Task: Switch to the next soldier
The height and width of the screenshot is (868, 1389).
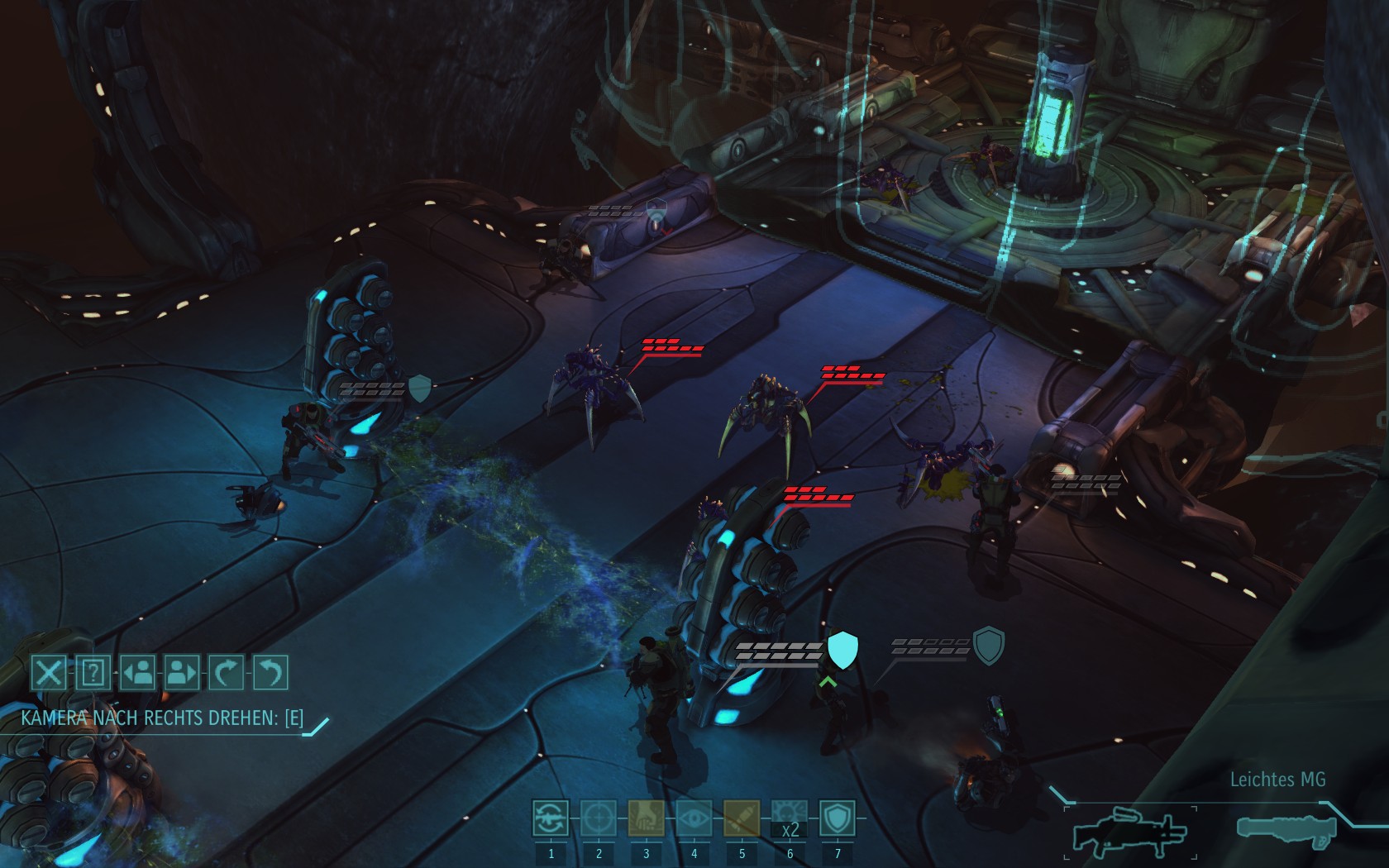Action: click(182, 673)
